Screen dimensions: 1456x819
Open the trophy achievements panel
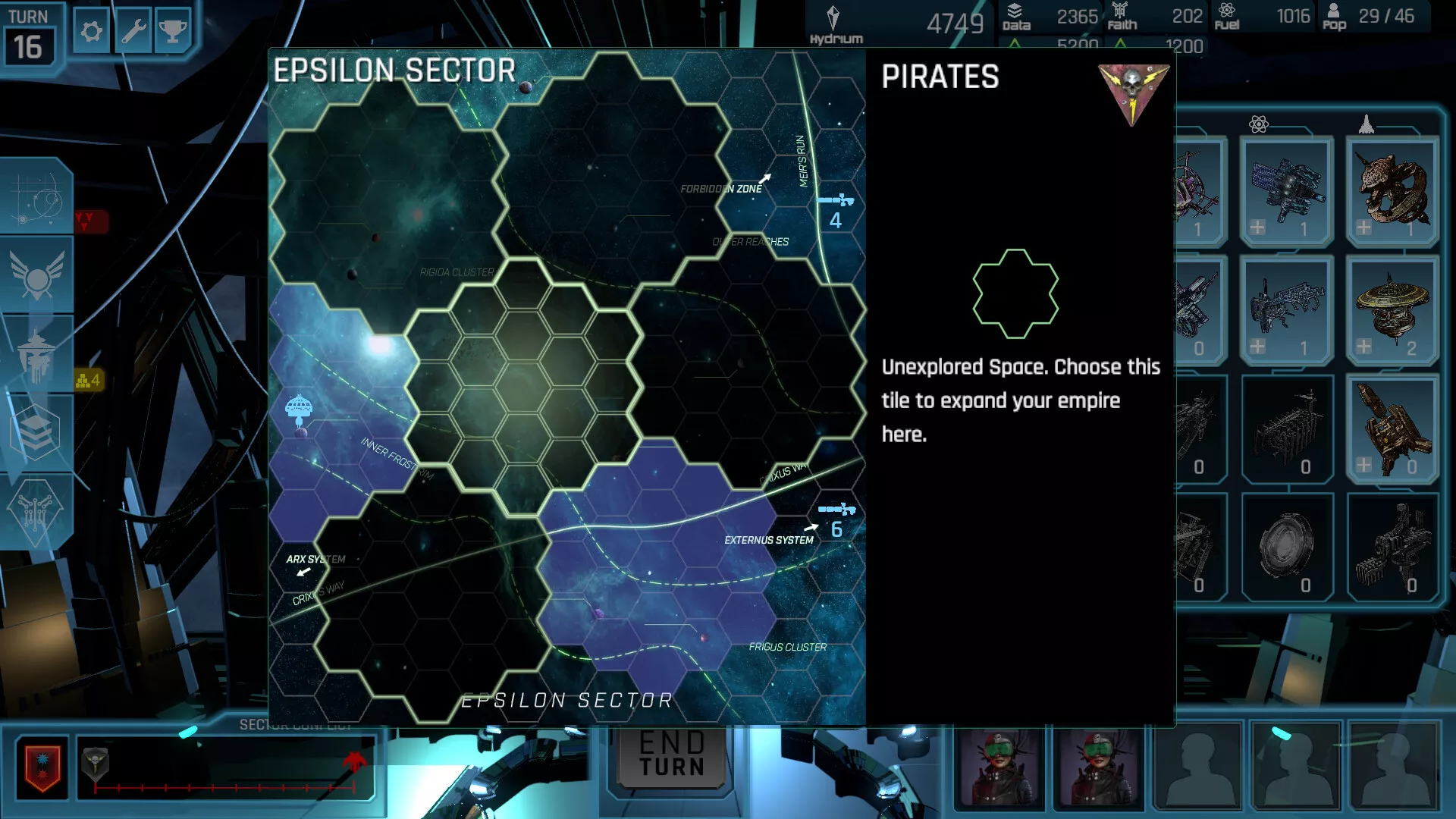coord(173,32)
